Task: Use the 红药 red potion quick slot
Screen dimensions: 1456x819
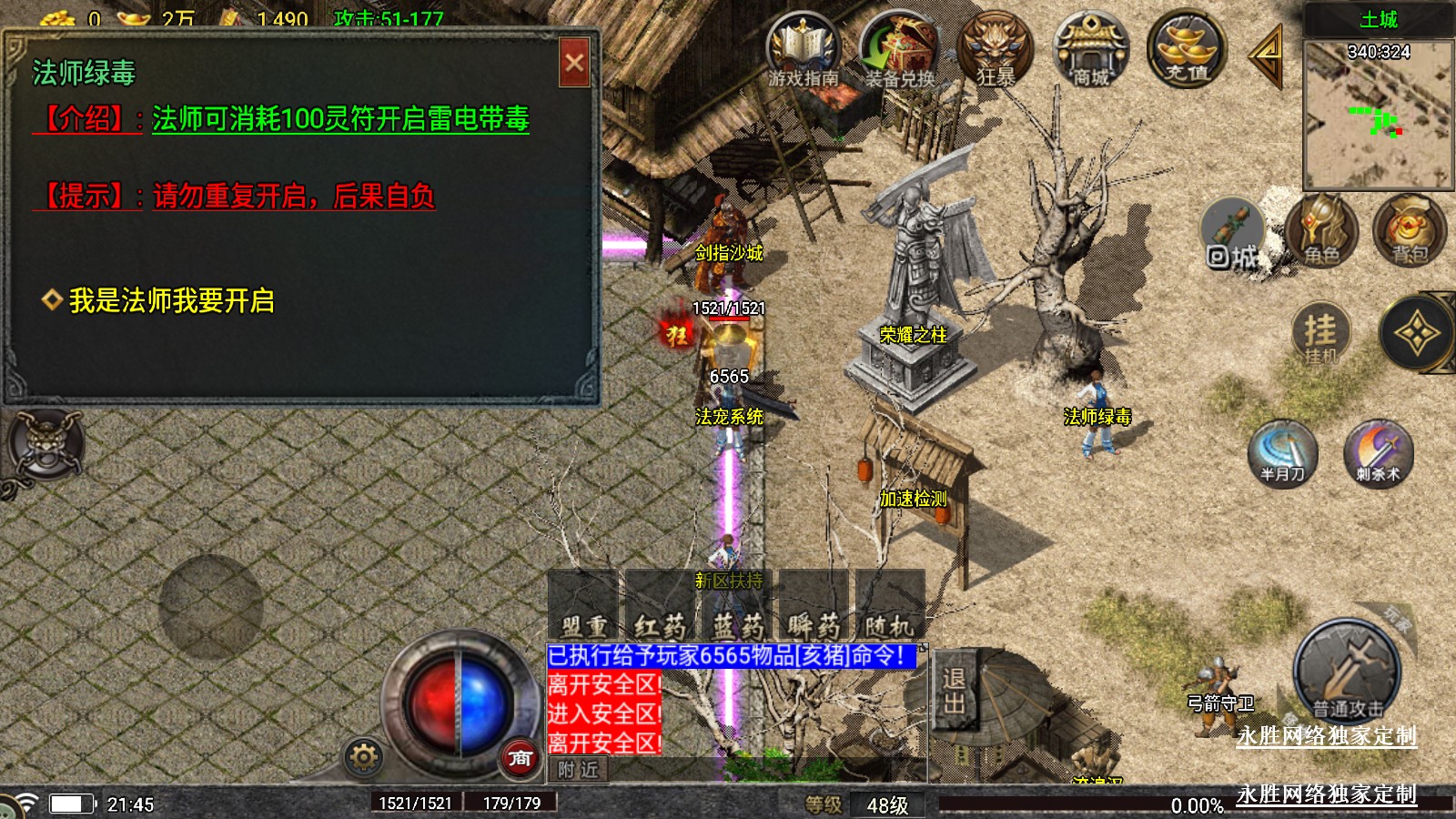Action: coord(660,607)
